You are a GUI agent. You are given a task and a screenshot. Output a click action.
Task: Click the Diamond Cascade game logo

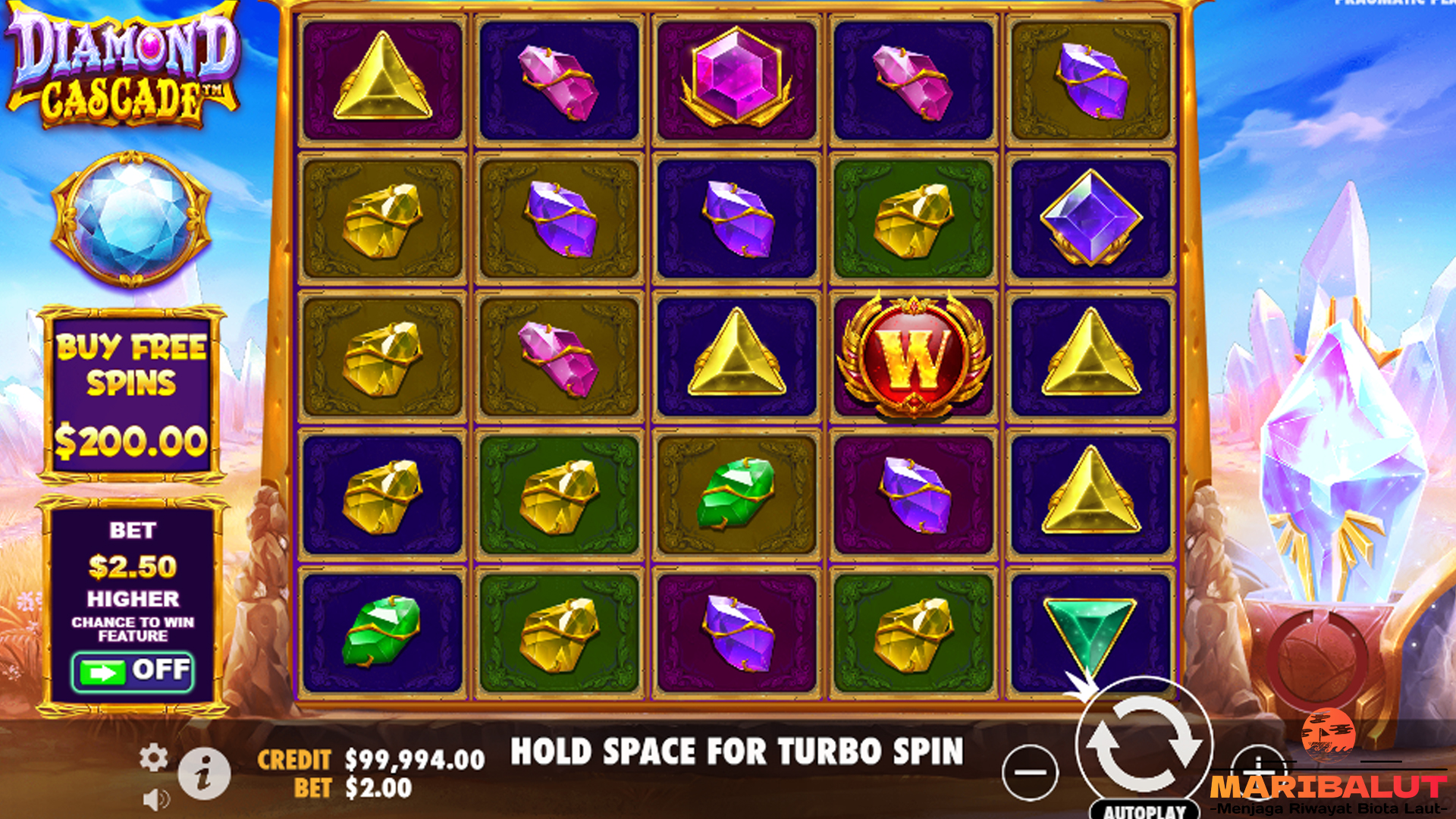pyautogui.click(x=121, y=64)
